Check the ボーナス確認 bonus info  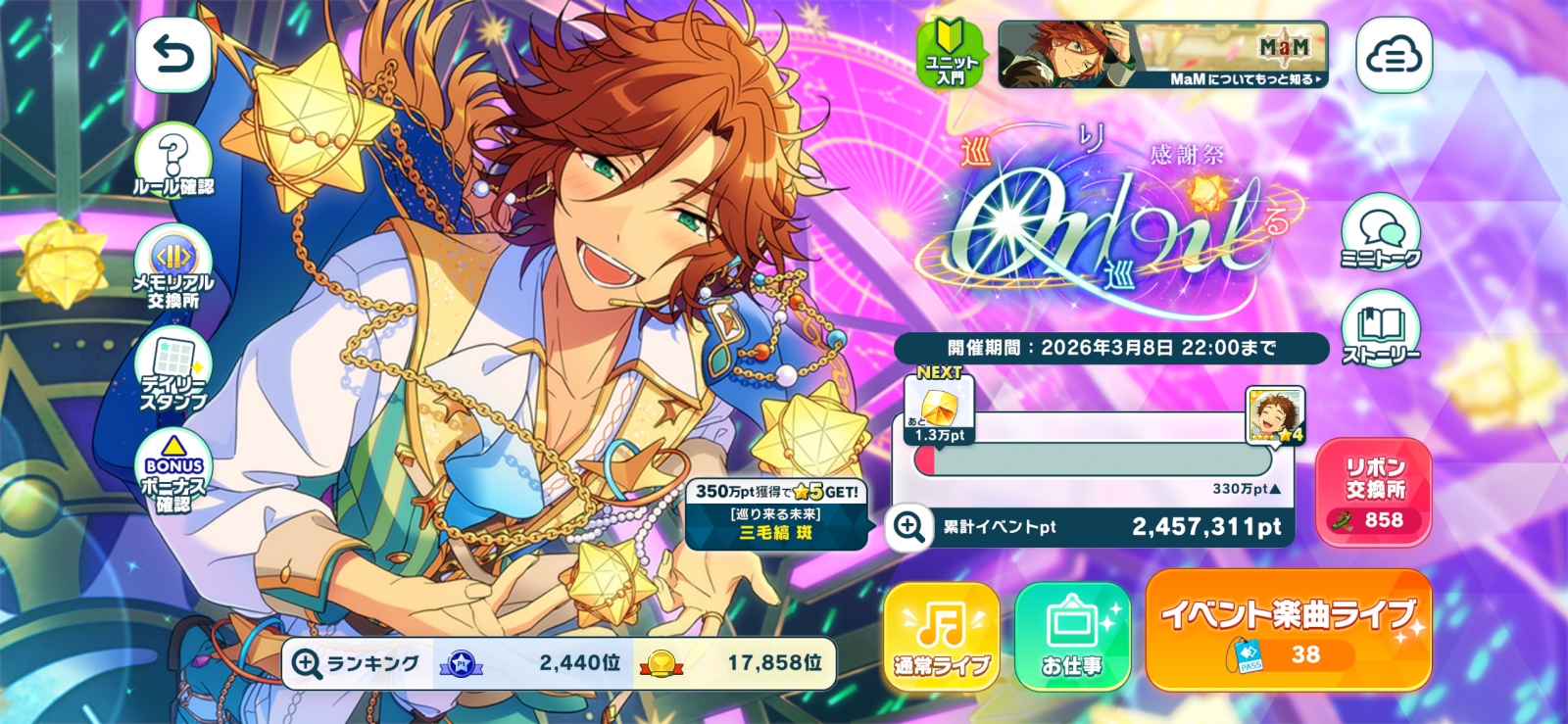pyautogui.click(x=173, y=472)
